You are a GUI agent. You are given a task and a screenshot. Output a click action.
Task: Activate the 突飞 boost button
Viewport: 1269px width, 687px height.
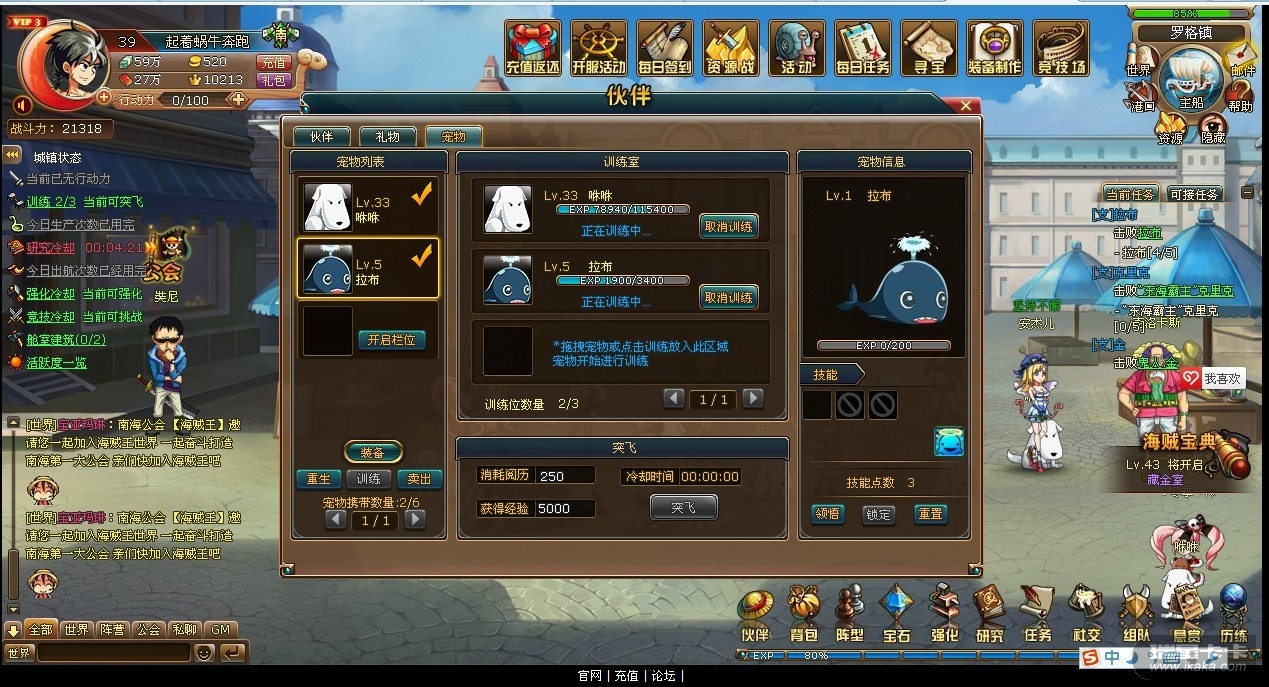pos(683,508)
